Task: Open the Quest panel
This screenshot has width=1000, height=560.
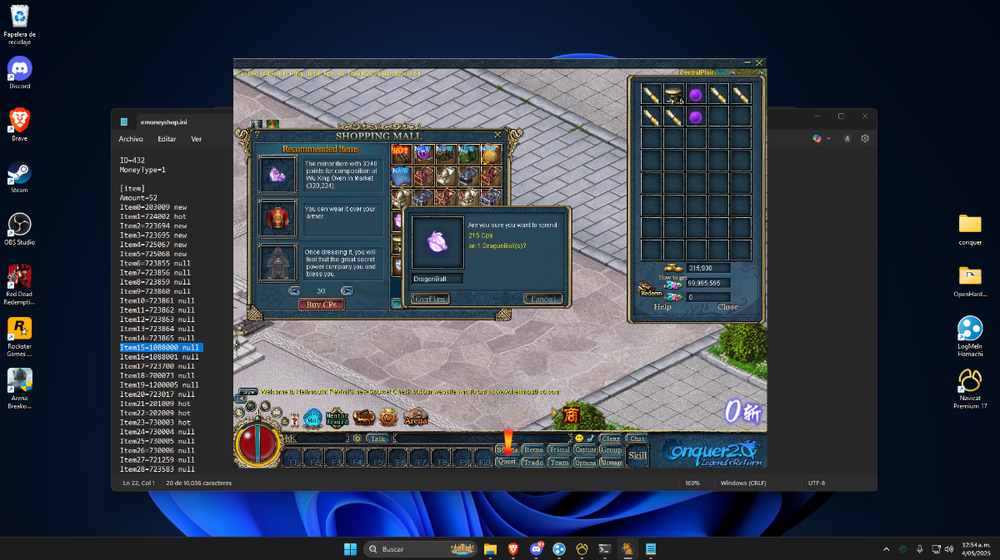Action: point(506,462)
